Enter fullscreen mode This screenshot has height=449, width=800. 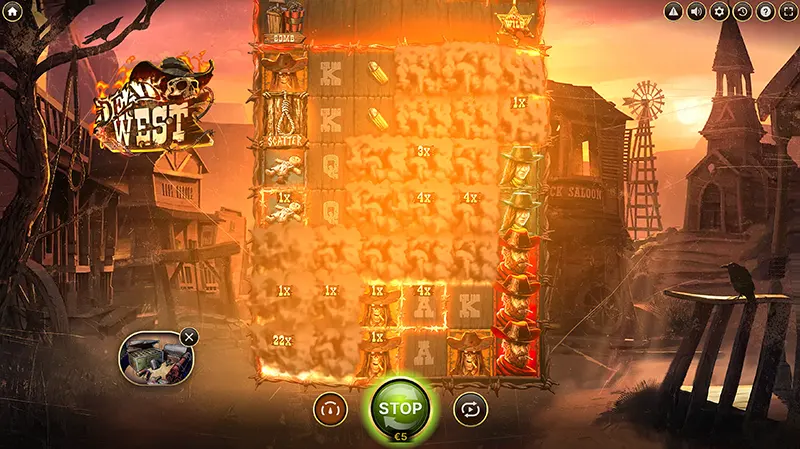[x=787, y=12]
